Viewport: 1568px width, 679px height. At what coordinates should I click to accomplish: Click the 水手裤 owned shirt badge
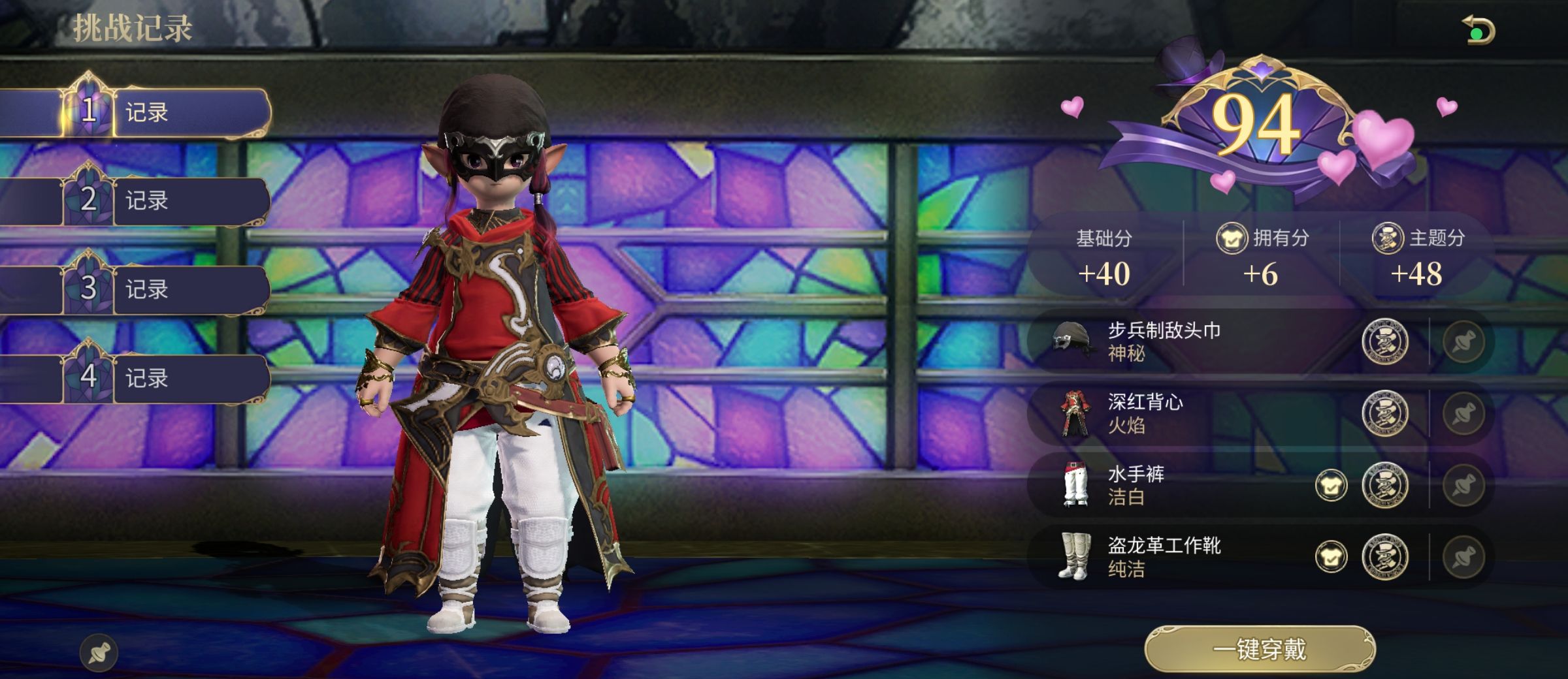1331,485
